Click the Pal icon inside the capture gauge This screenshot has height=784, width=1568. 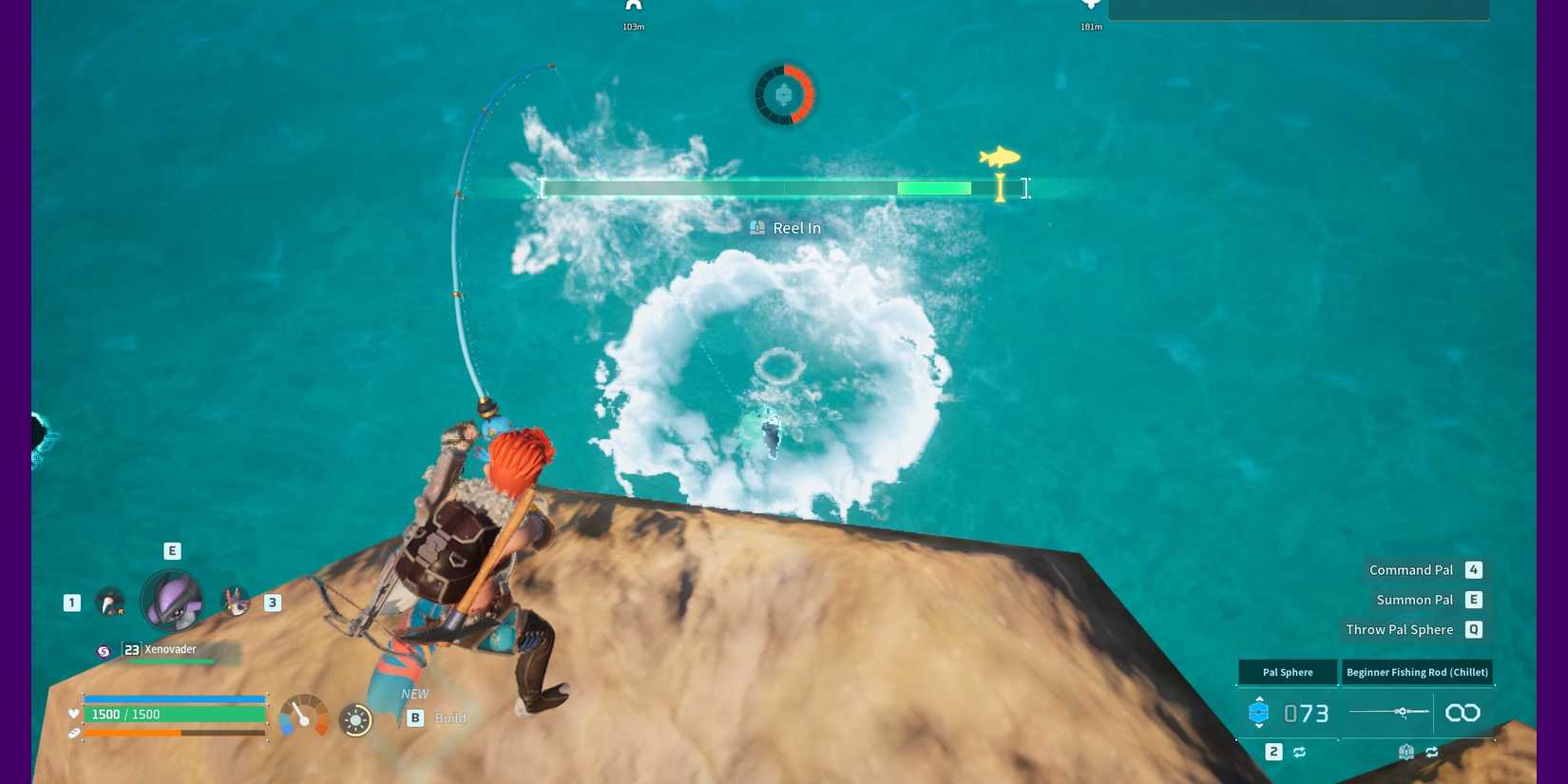pos(783,94)
